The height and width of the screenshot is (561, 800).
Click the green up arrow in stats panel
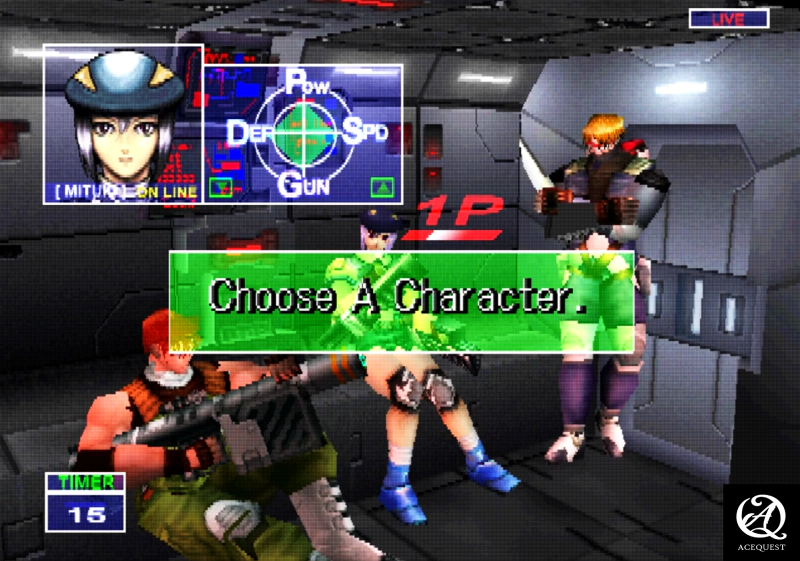(381, 186)
